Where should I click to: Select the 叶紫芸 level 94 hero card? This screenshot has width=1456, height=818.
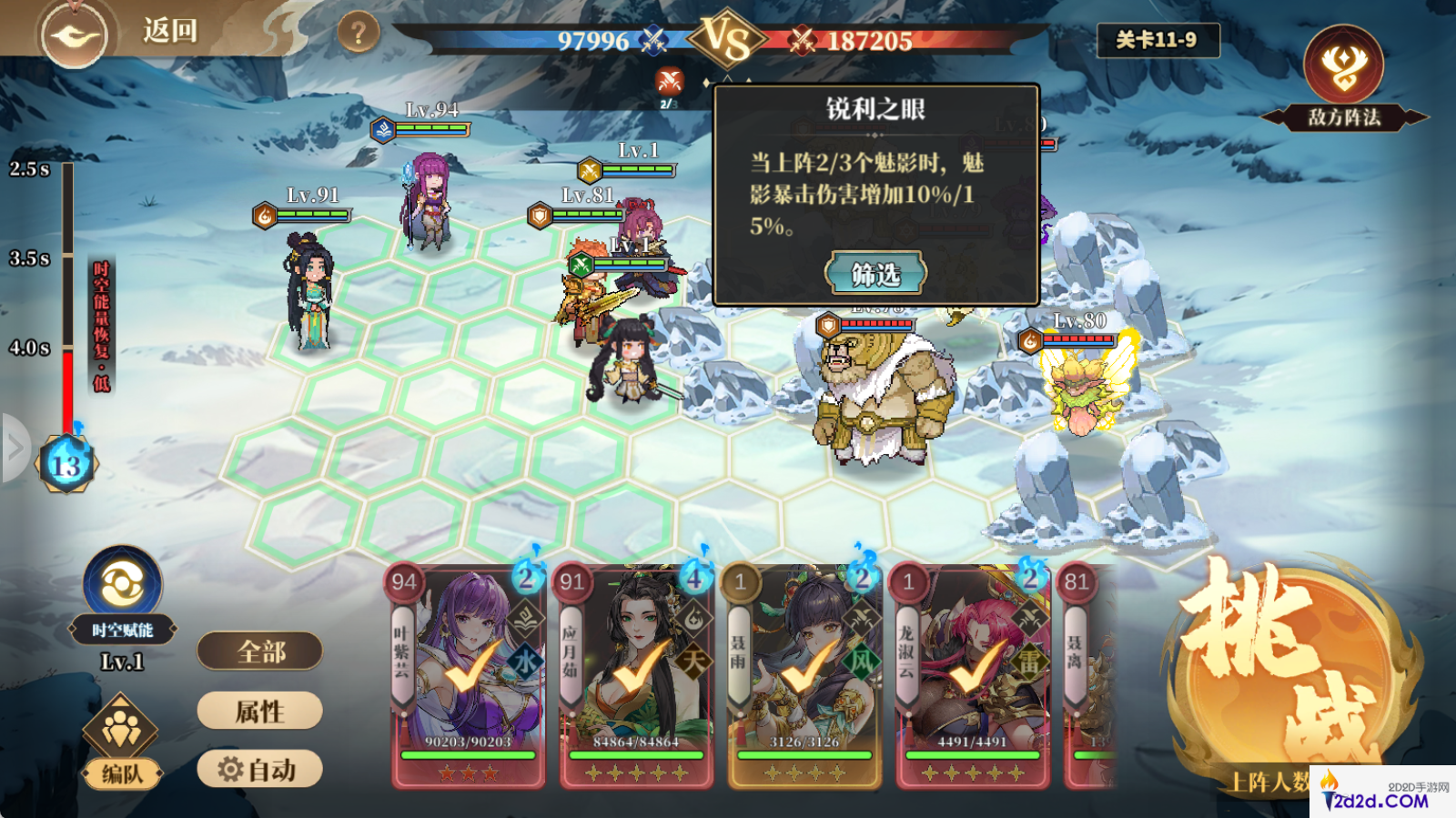point(469,675)
